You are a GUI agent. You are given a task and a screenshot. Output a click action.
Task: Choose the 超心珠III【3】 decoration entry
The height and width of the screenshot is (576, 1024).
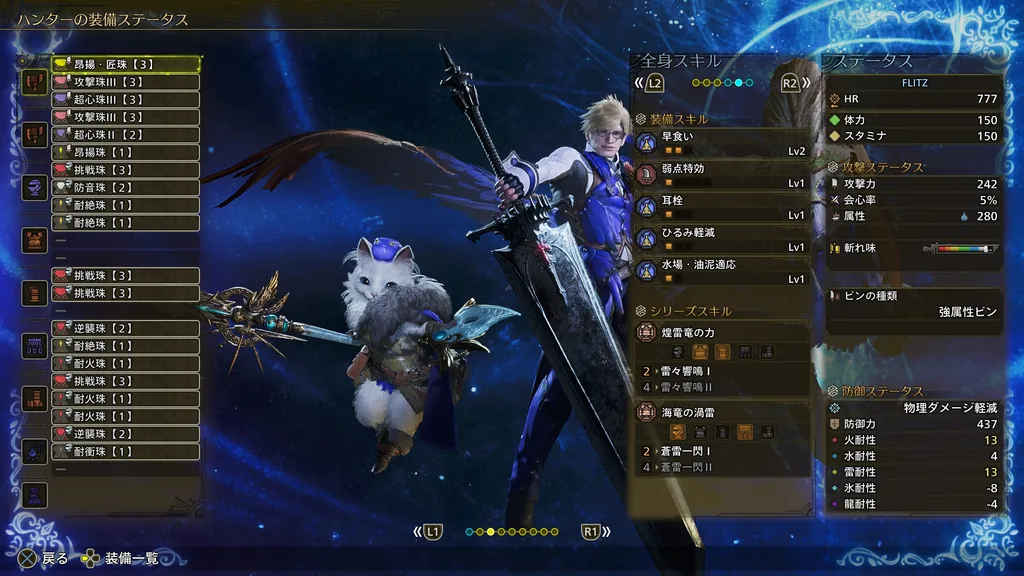coord(125,99)
